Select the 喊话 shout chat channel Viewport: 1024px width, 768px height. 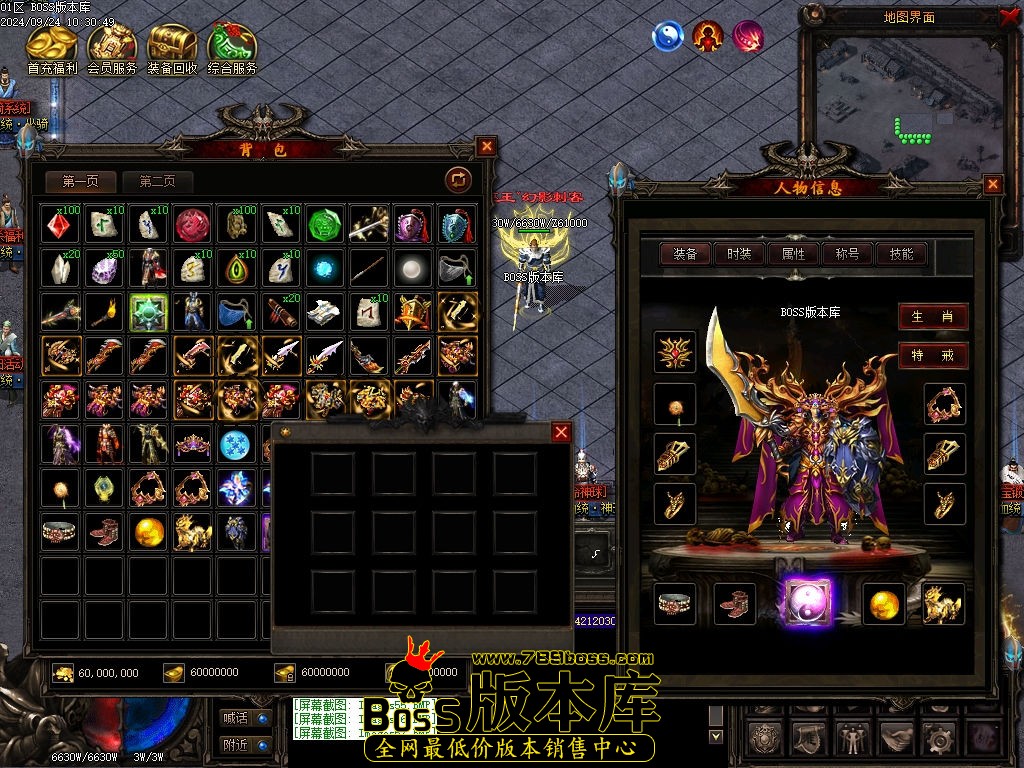(245, 717)
